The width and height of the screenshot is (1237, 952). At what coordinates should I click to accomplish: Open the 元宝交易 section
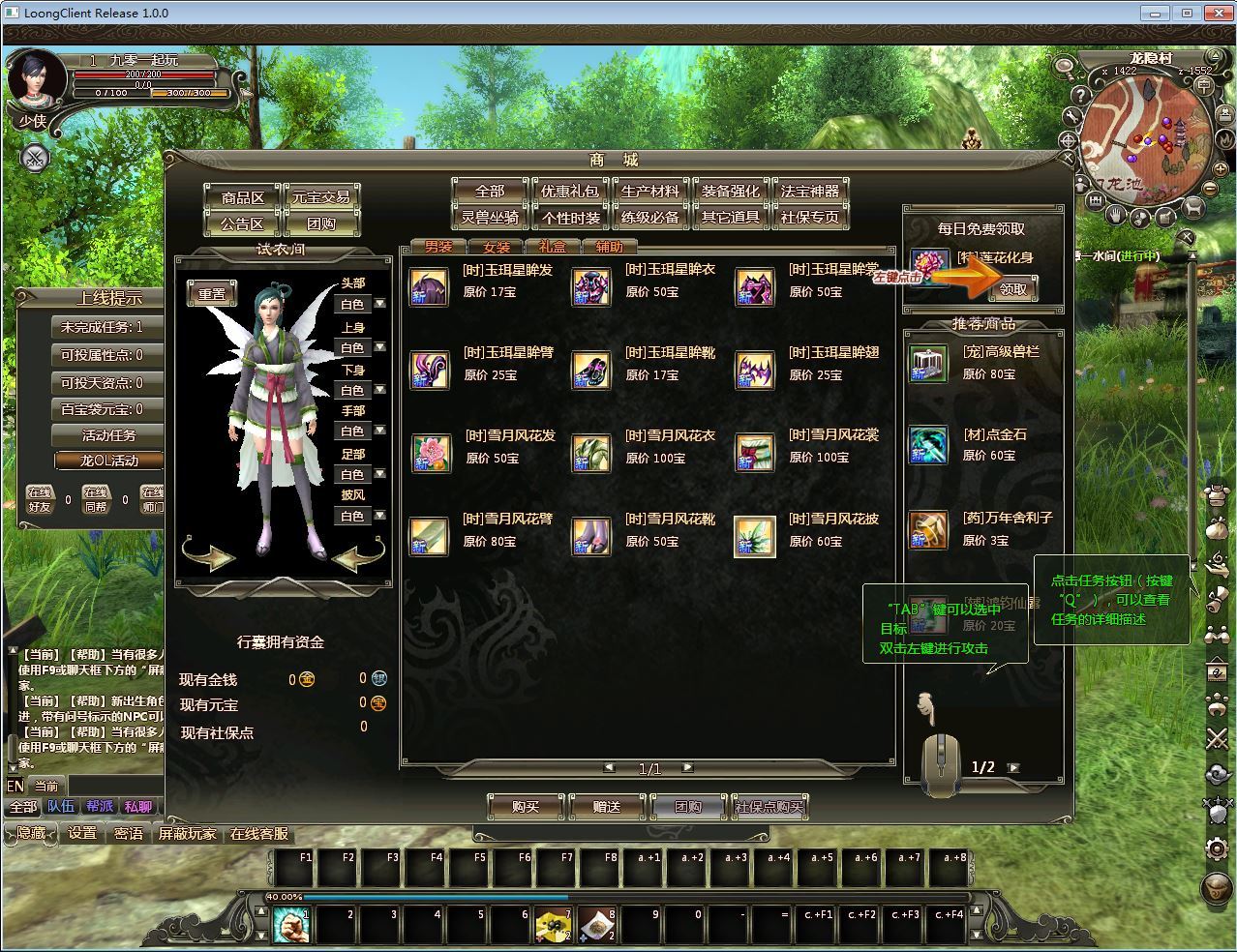321,196
